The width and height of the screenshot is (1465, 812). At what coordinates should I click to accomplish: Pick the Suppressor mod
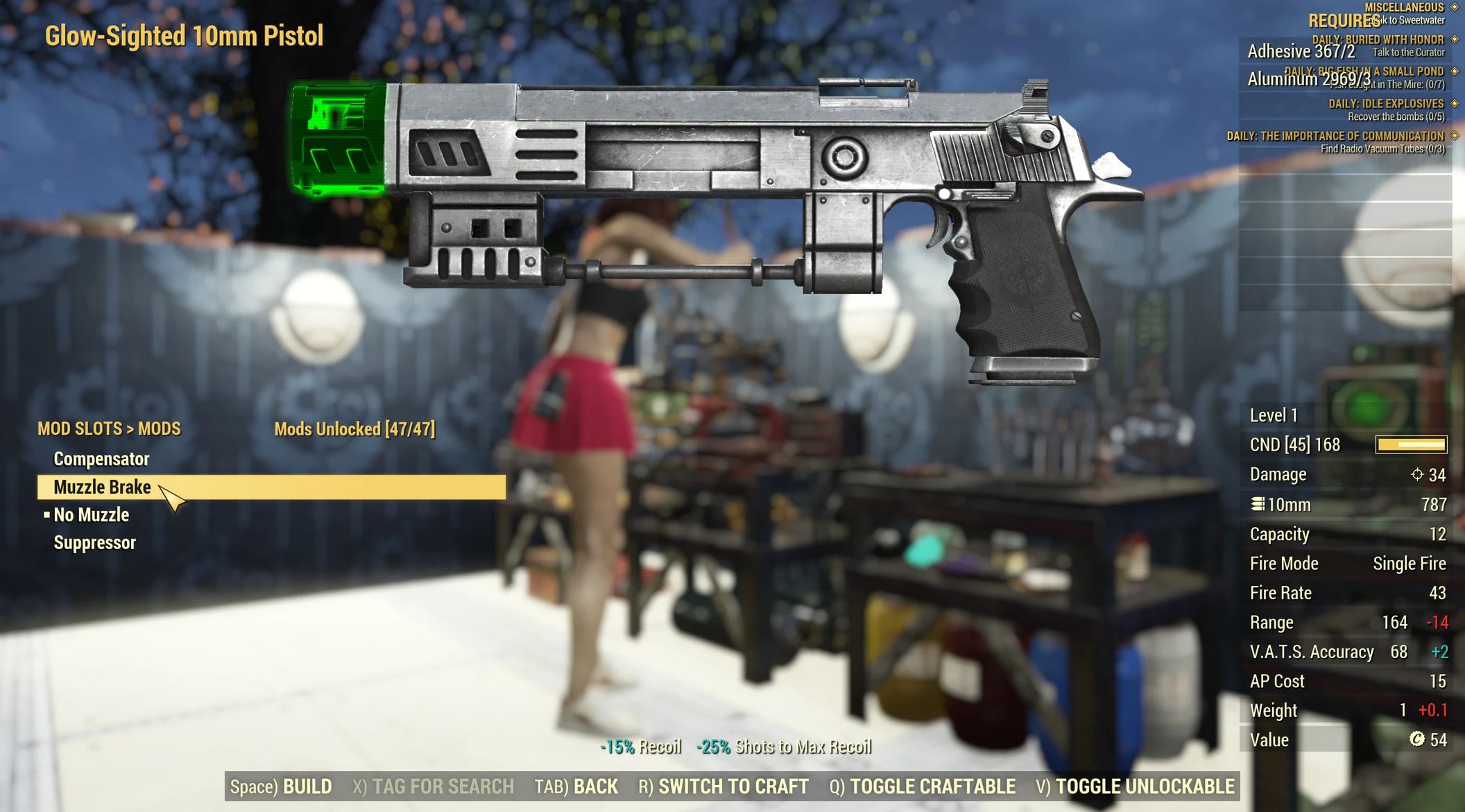point(94,542)
